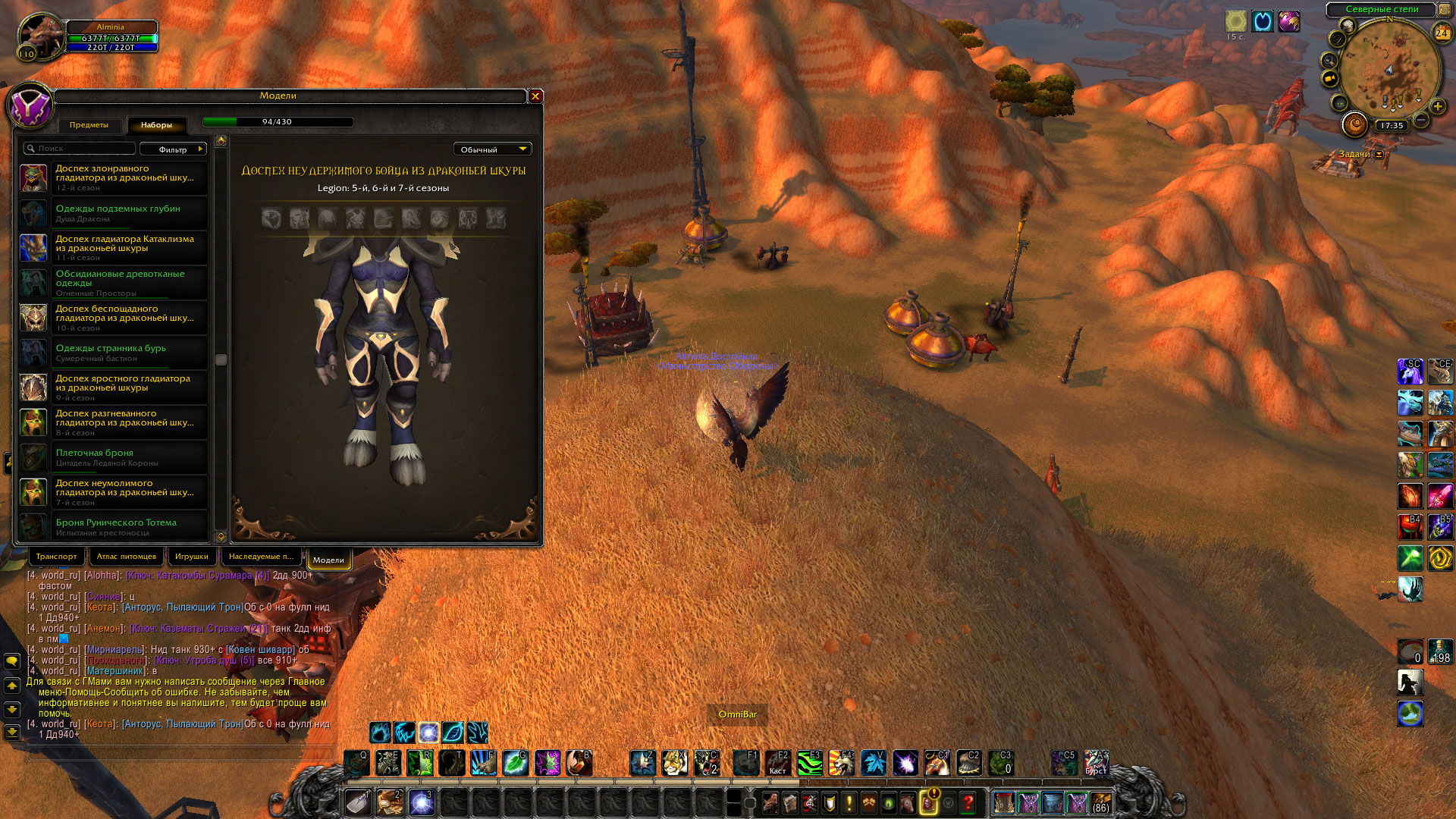Switch to the Игрушки tab
The height and width of the screenshot is (819, 1456).
coord(192,557)
